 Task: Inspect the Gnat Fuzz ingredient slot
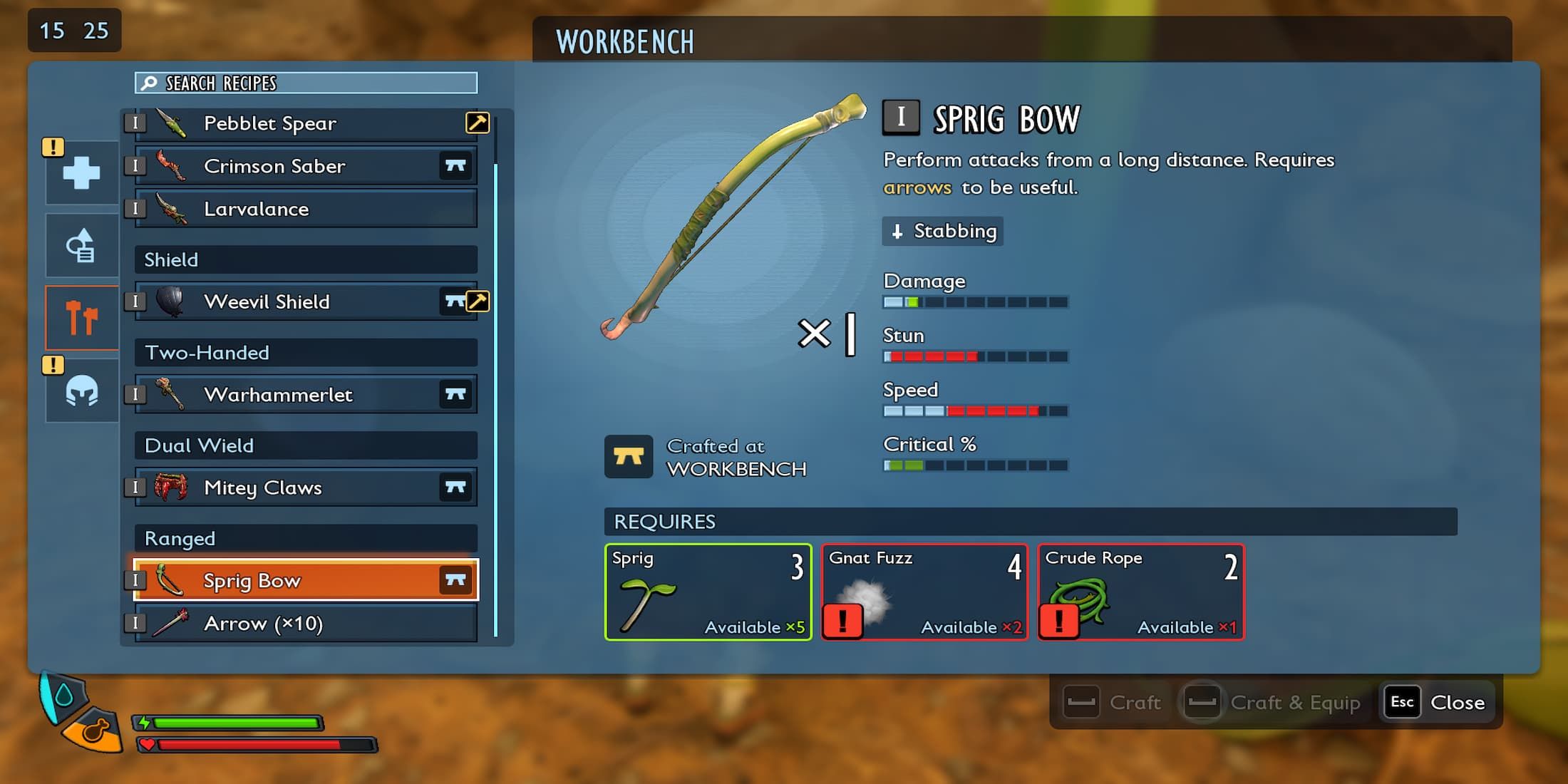(x=925, y=592)
